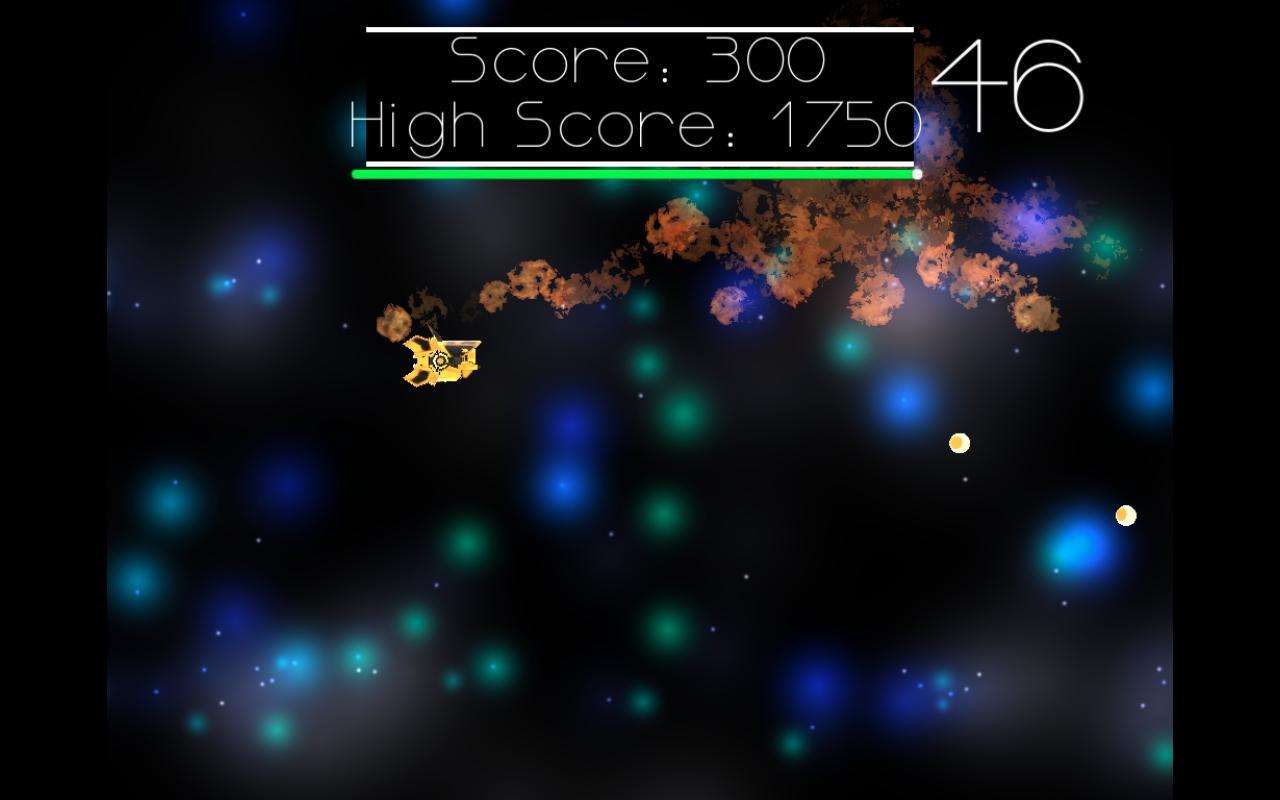The height and width of the screenshot is (800, 1280).
Task: Click the white bar above the score panel
Action: click(x=637, y=31)
